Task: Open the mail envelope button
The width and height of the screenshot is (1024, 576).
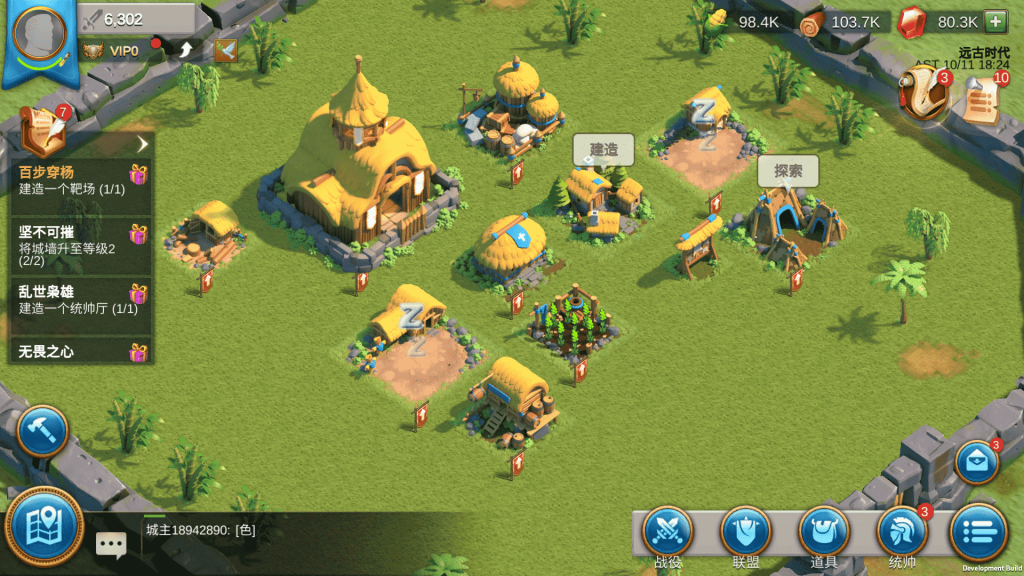Action: coord(977,462)
